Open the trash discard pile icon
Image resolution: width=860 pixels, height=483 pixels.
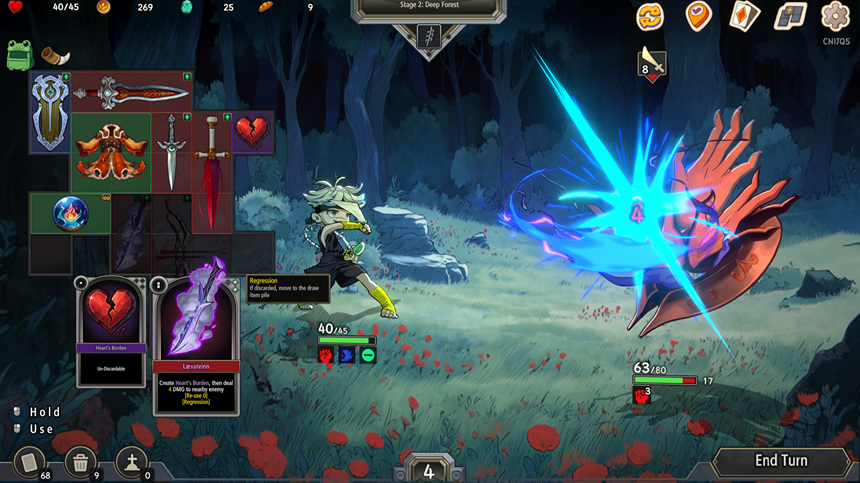[80, 462]
